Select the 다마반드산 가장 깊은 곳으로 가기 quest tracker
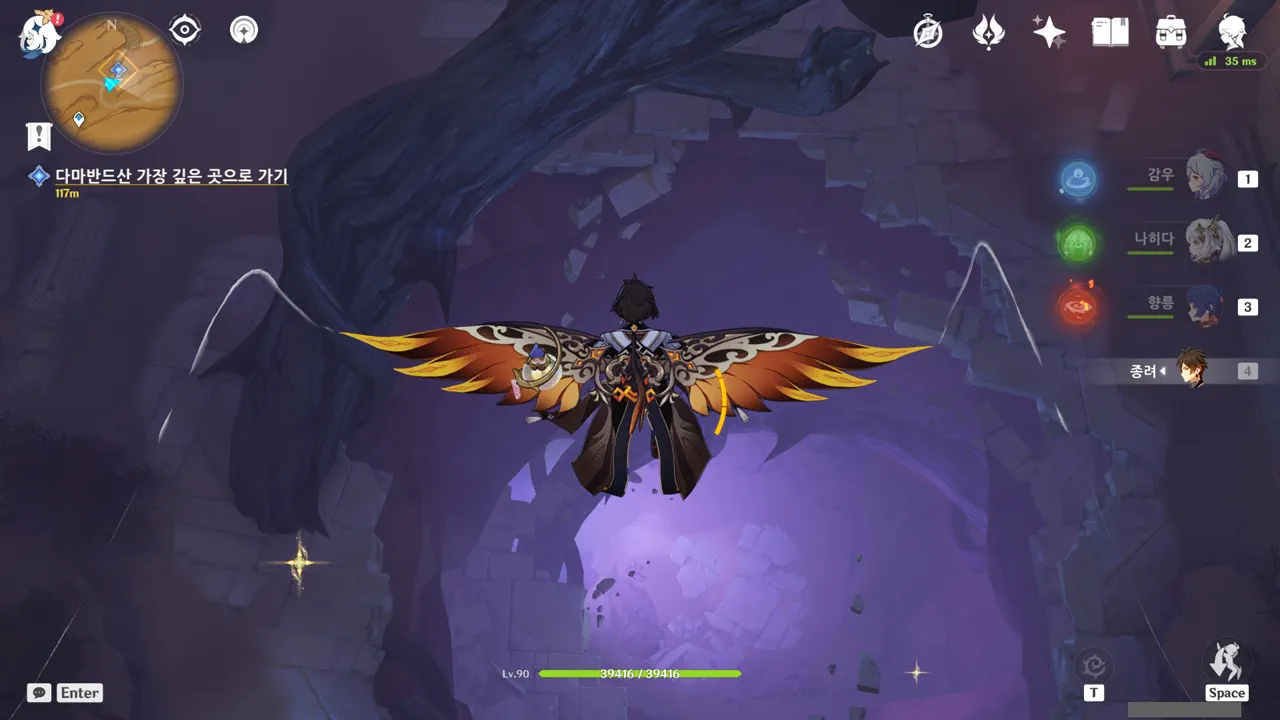Image resolution: width=1280 pixels, height=720 pixels. [171, 177]
